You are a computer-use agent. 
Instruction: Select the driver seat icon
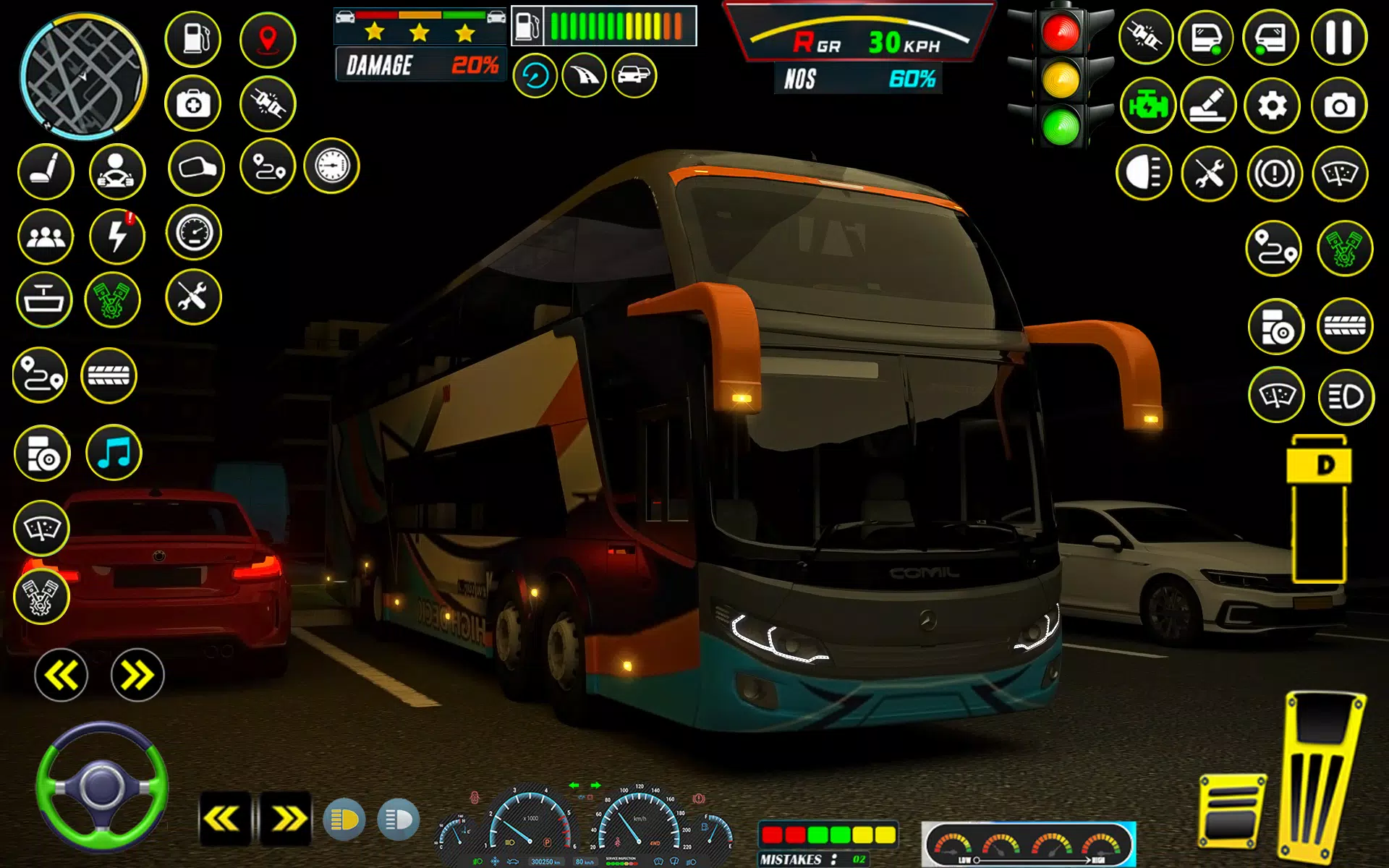(x=46, y=171)
